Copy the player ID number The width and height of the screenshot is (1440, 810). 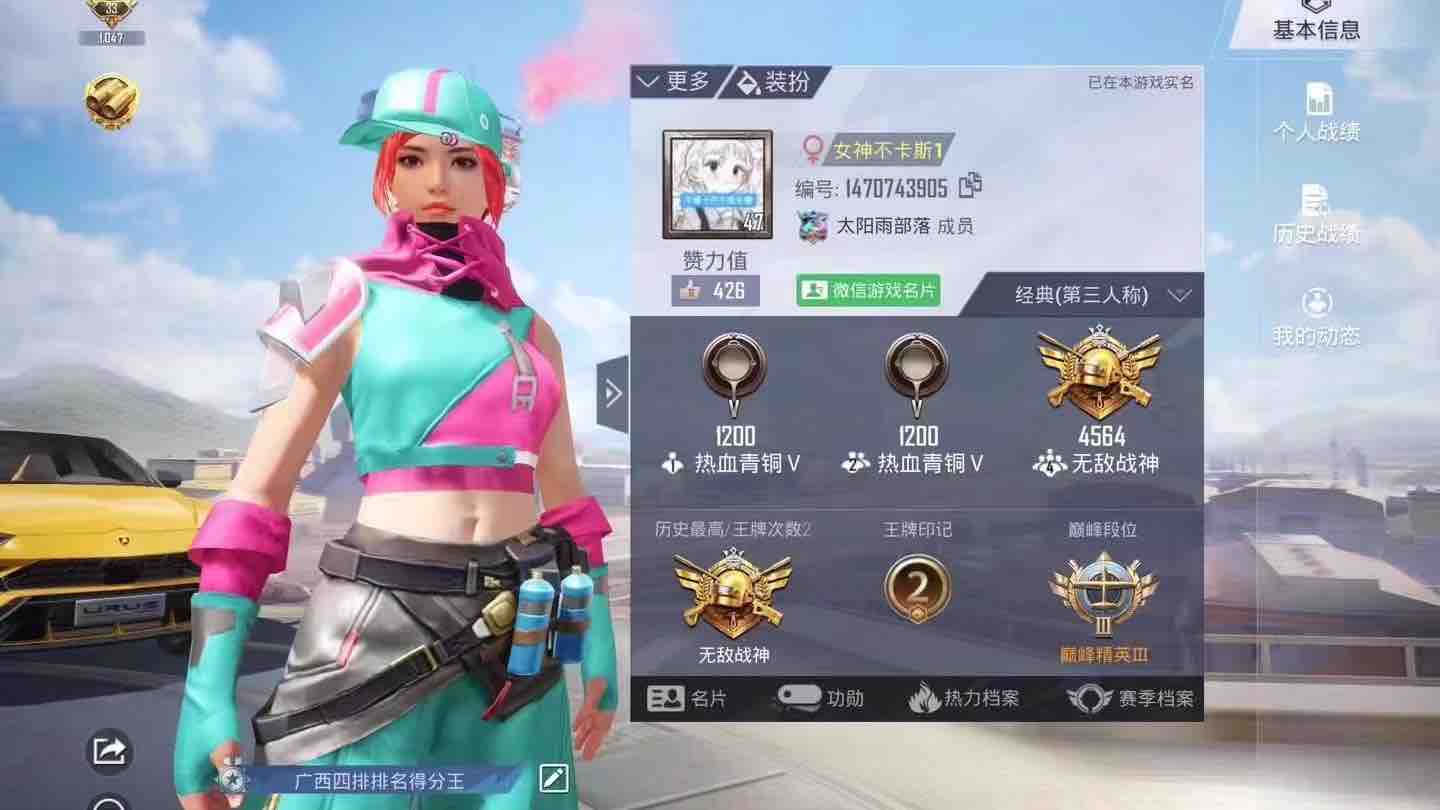970,186
